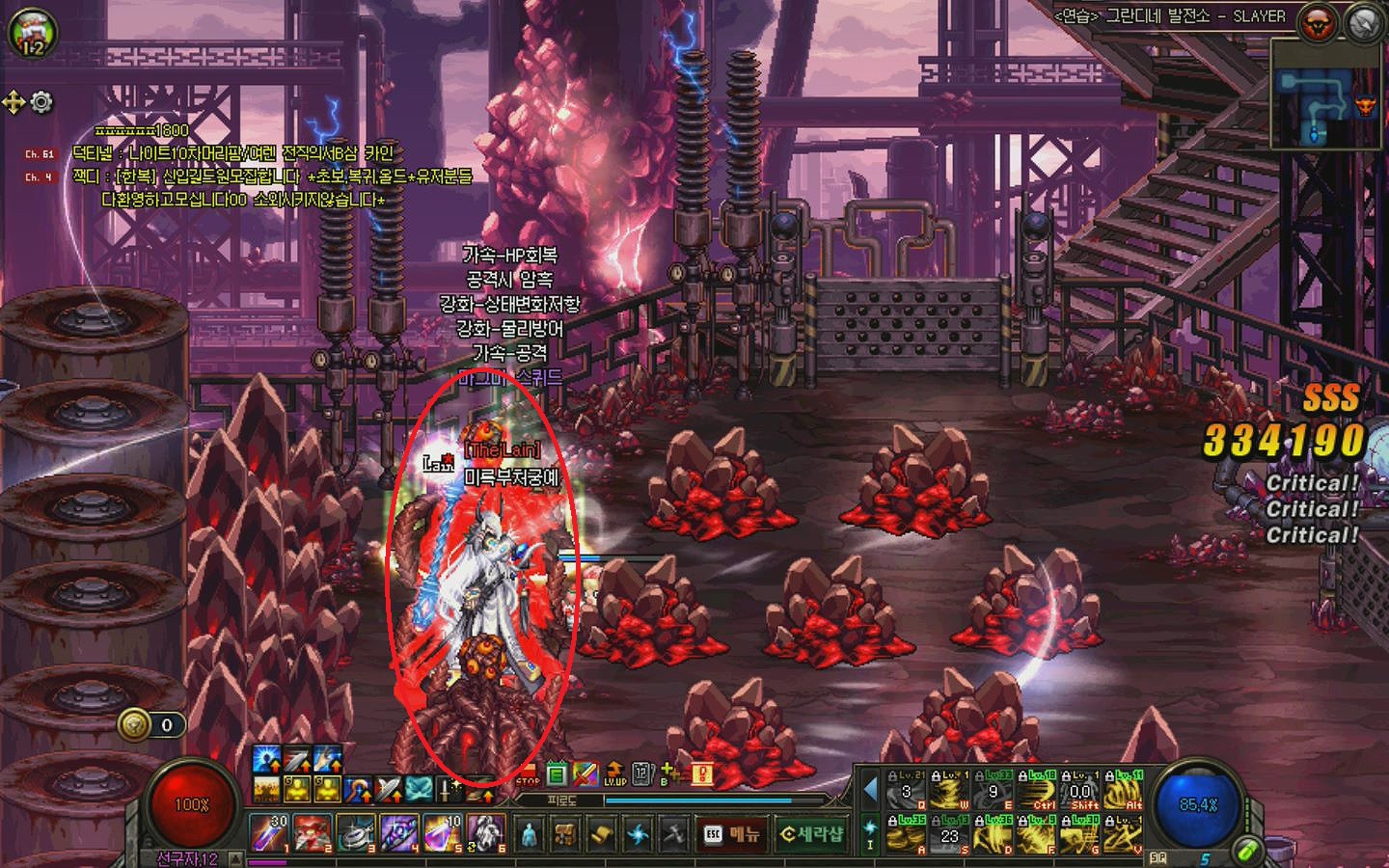Use the pocket watch item in slot 3
The width and height of the screenshot is (1389, 868).
355,833
